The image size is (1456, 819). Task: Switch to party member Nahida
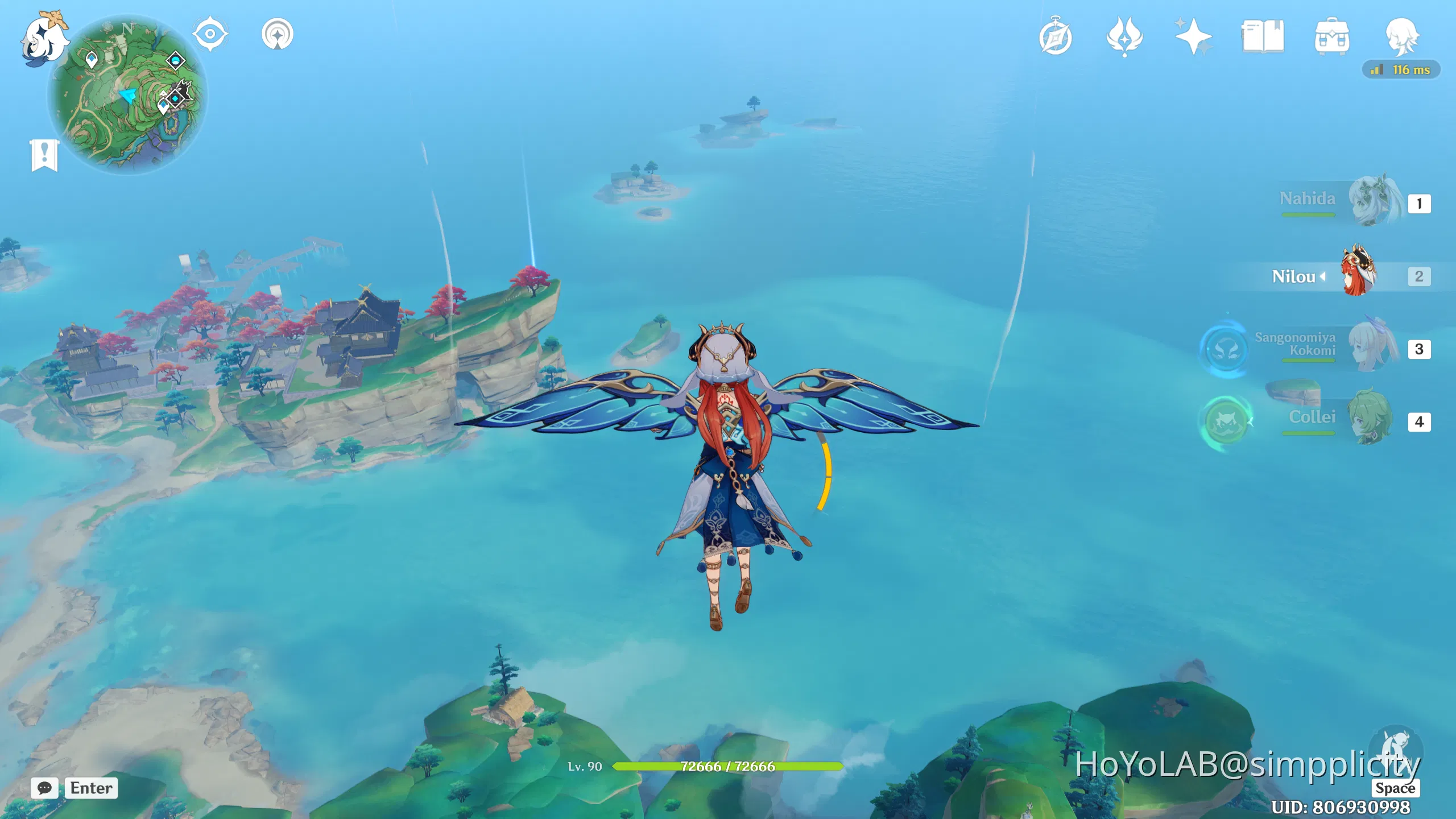(1376, 203)
